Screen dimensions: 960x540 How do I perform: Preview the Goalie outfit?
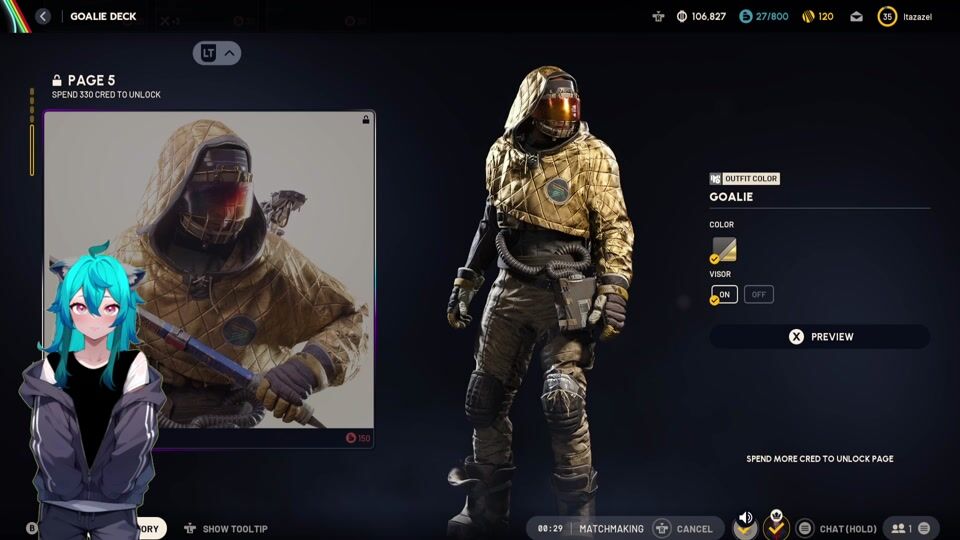pos(819,337)
